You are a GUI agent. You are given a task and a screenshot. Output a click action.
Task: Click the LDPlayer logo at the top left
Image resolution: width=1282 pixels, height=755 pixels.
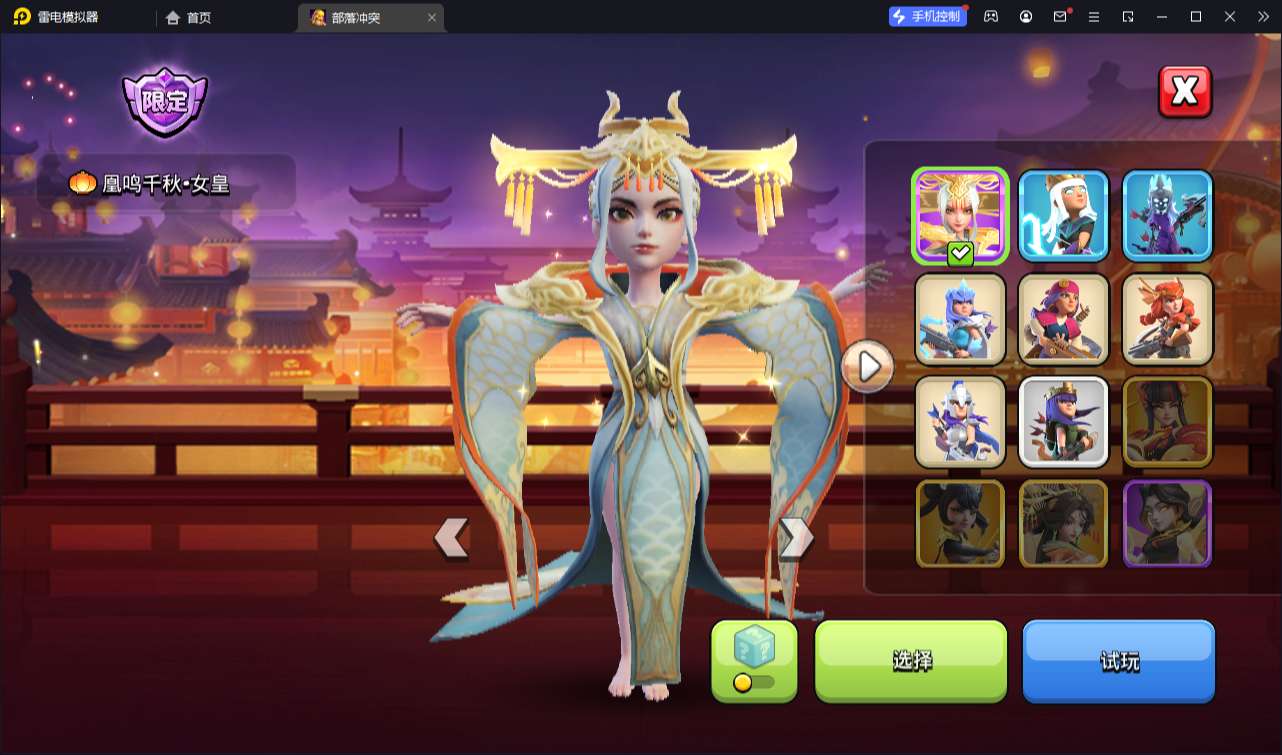22,16
